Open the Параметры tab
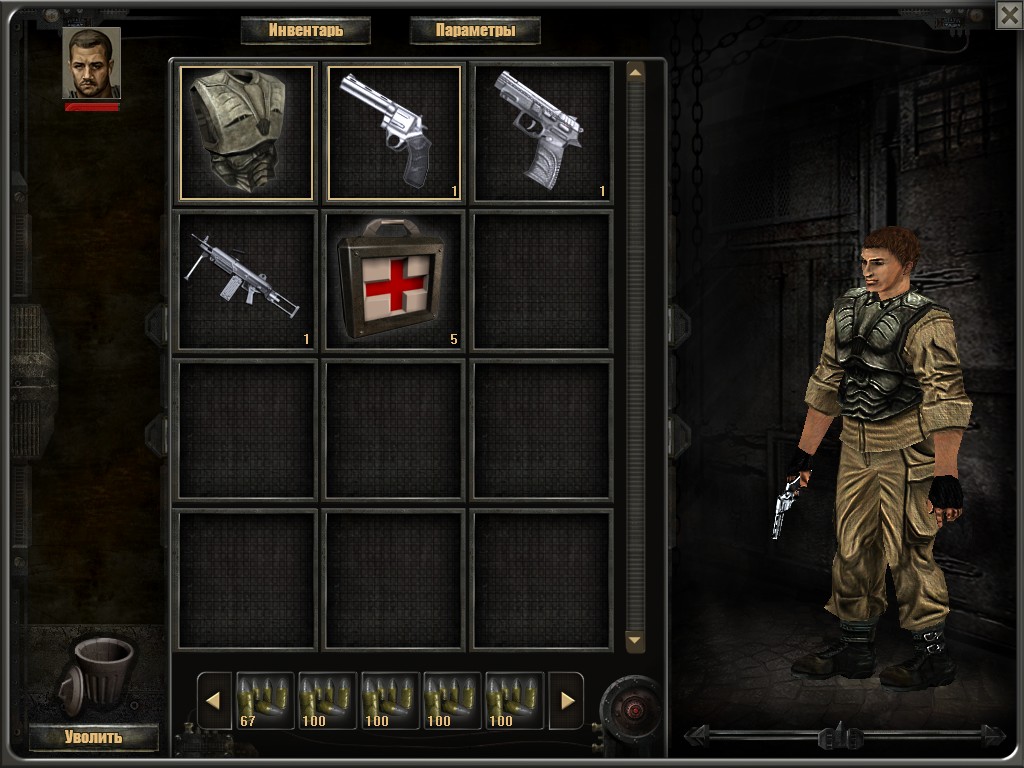 tap(475, 30)
